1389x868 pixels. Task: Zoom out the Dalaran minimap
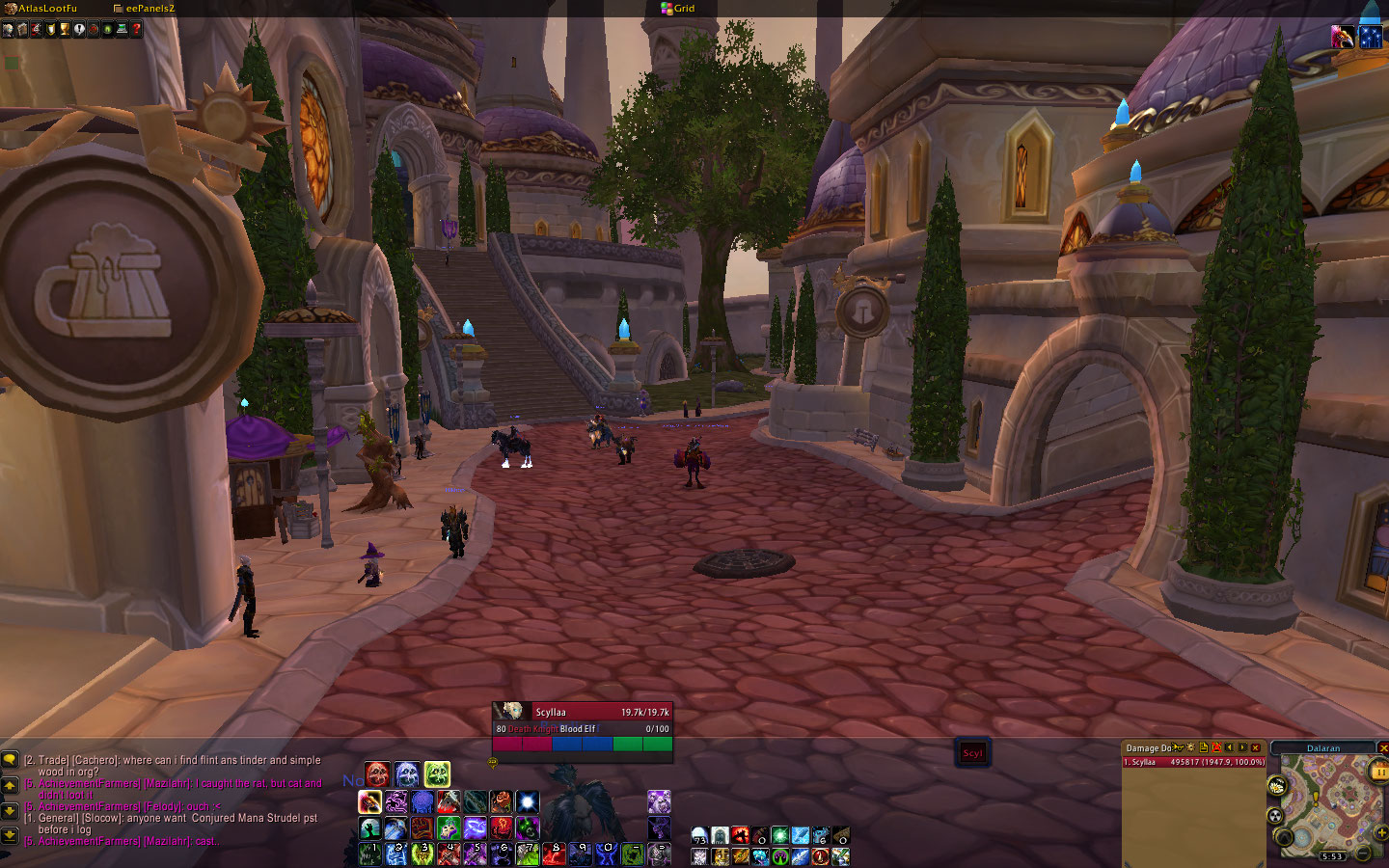coord(1363,853)
